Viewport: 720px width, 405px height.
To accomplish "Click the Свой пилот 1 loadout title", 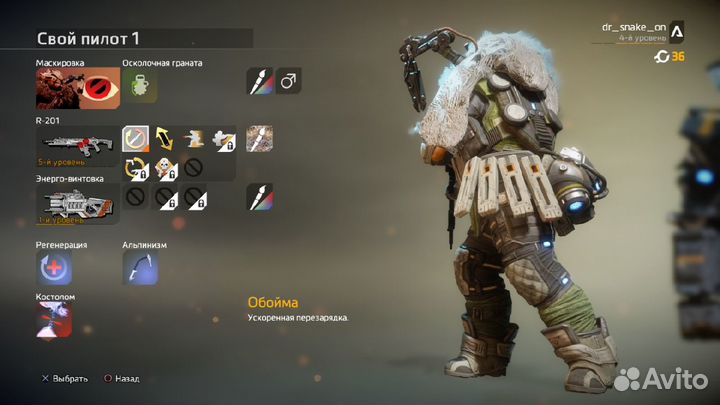I will 88,38.
